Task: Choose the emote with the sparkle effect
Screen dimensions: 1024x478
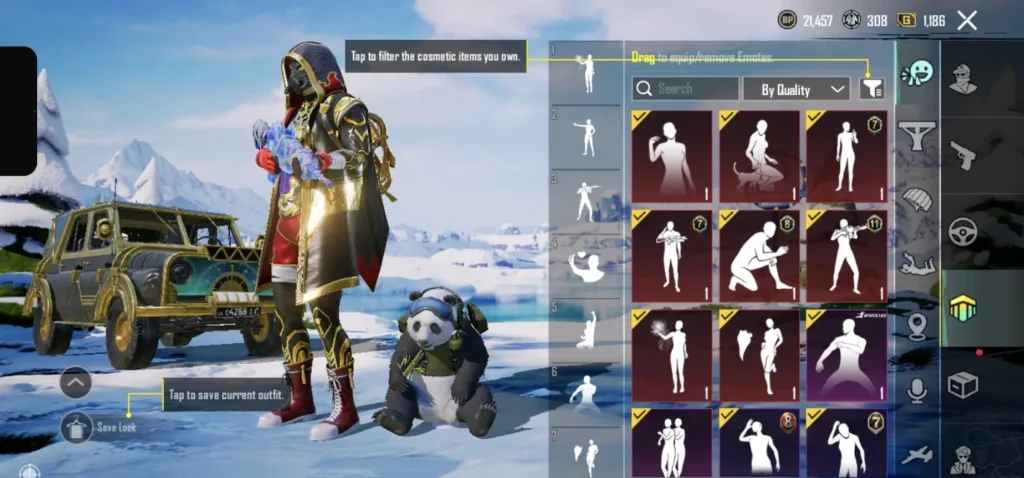Action: (672, 355)
